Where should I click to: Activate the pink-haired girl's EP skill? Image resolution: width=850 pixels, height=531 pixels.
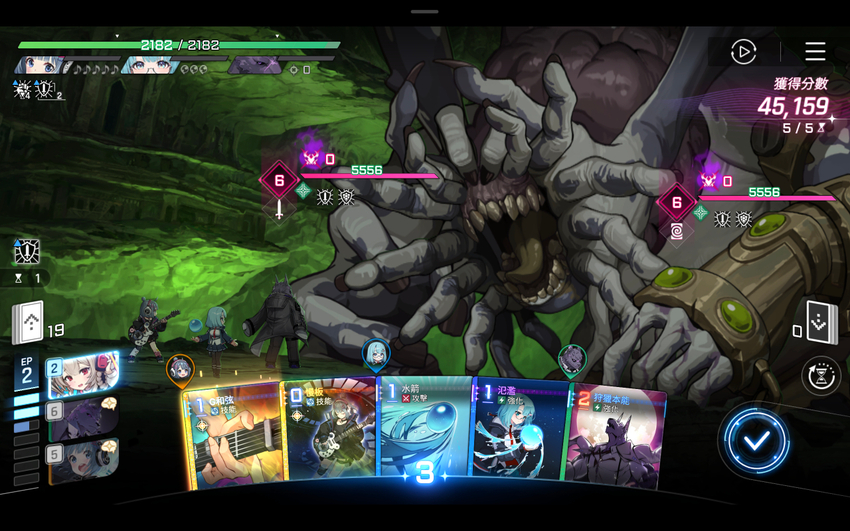(x=84, y=374)
